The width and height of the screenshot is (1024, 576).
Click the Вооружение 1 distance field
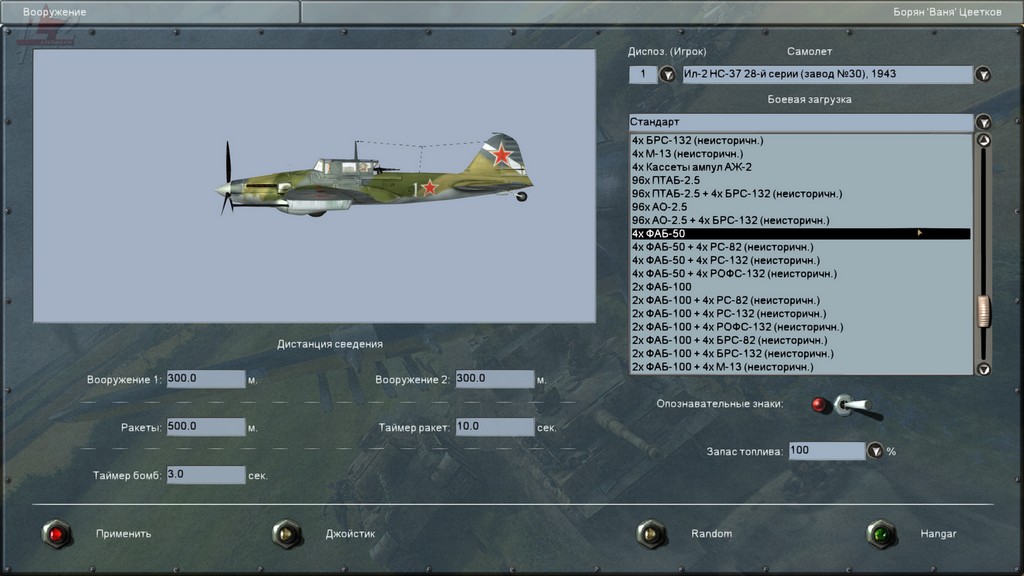click(x=206, y=379)
